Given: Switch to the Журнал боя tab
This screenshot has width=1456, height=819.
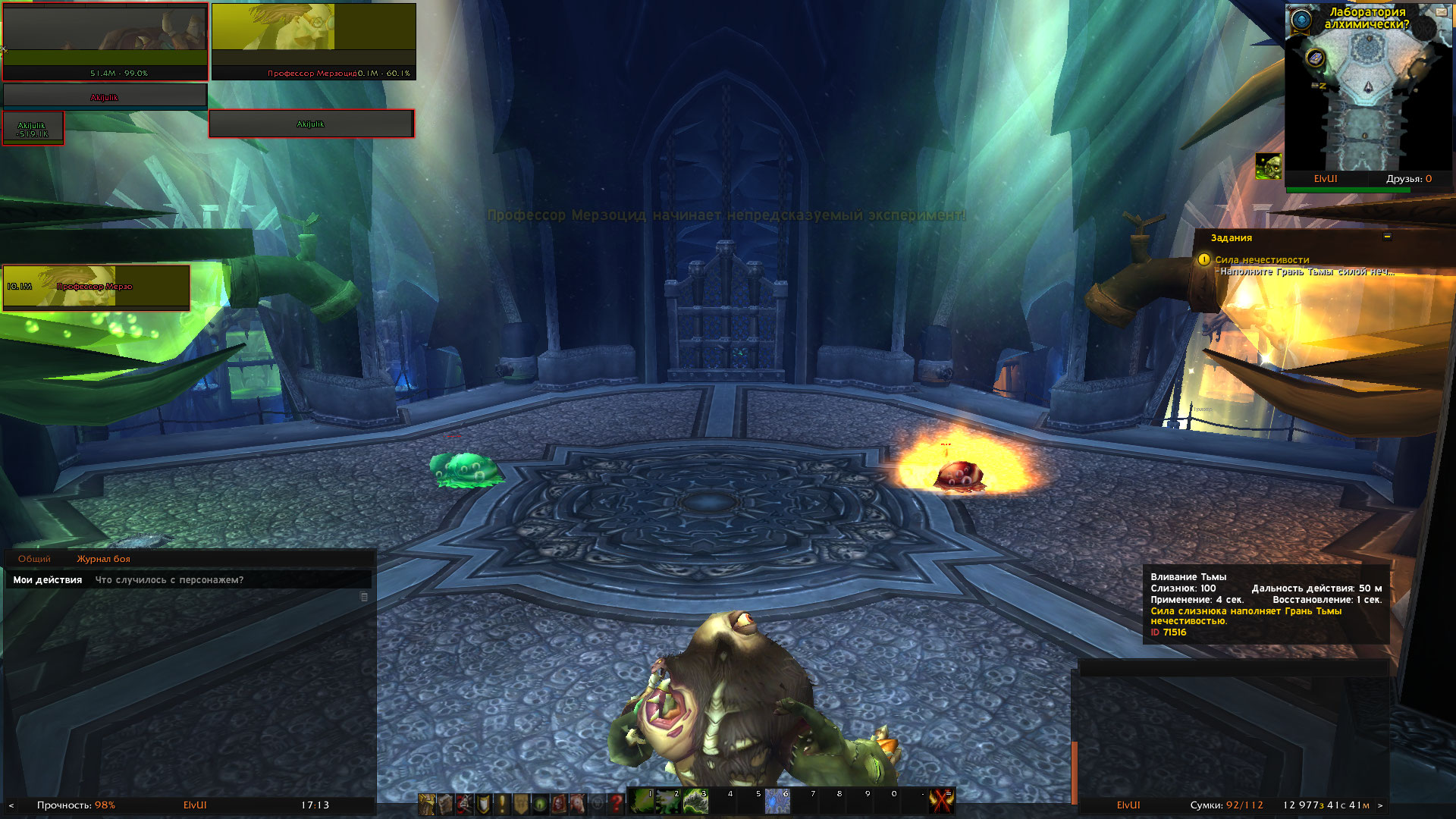Looking at the screenshot, I should [103, 559].
